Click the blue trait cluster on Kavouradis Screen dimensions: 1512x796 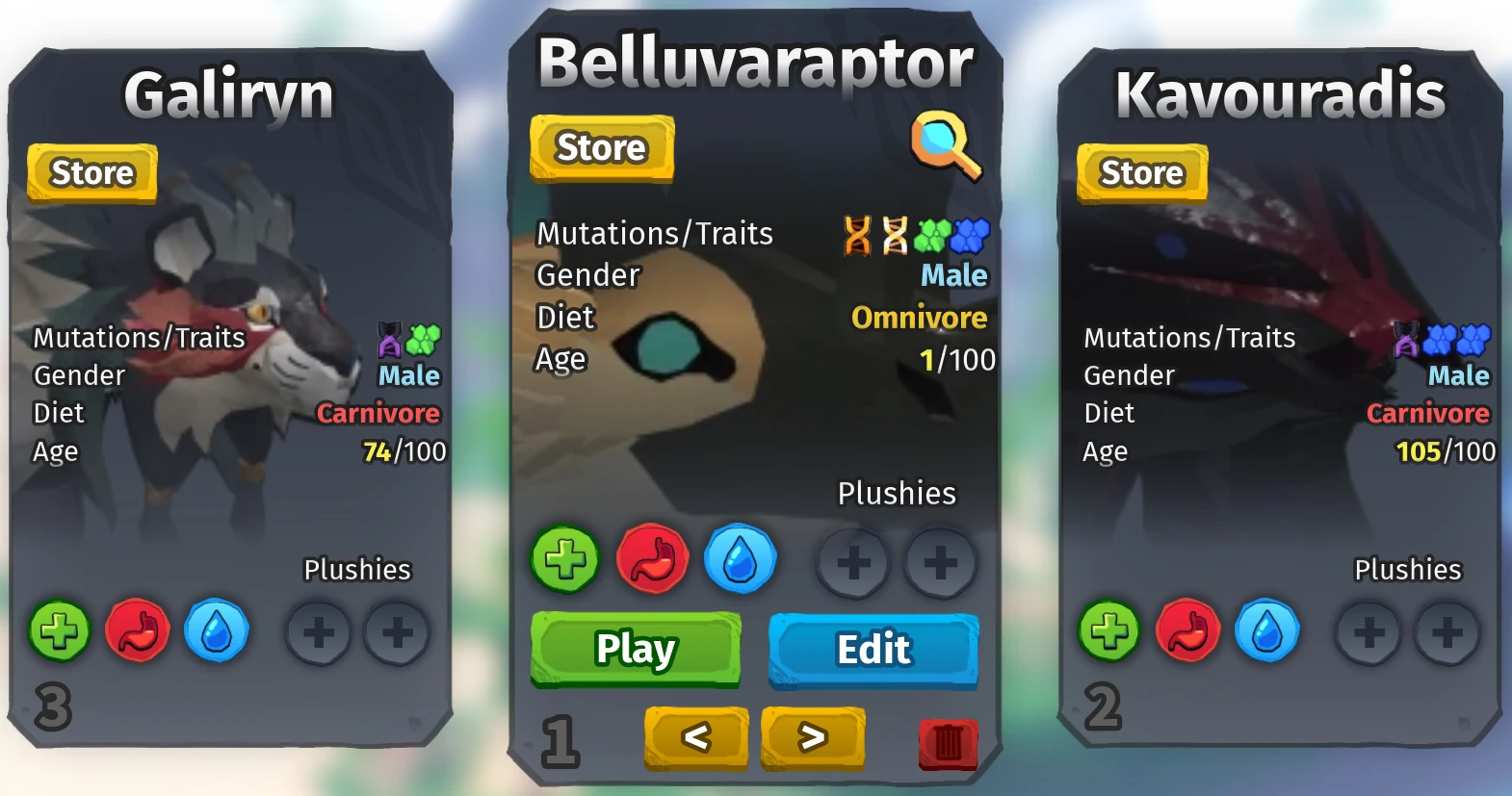coord(1438,340)
